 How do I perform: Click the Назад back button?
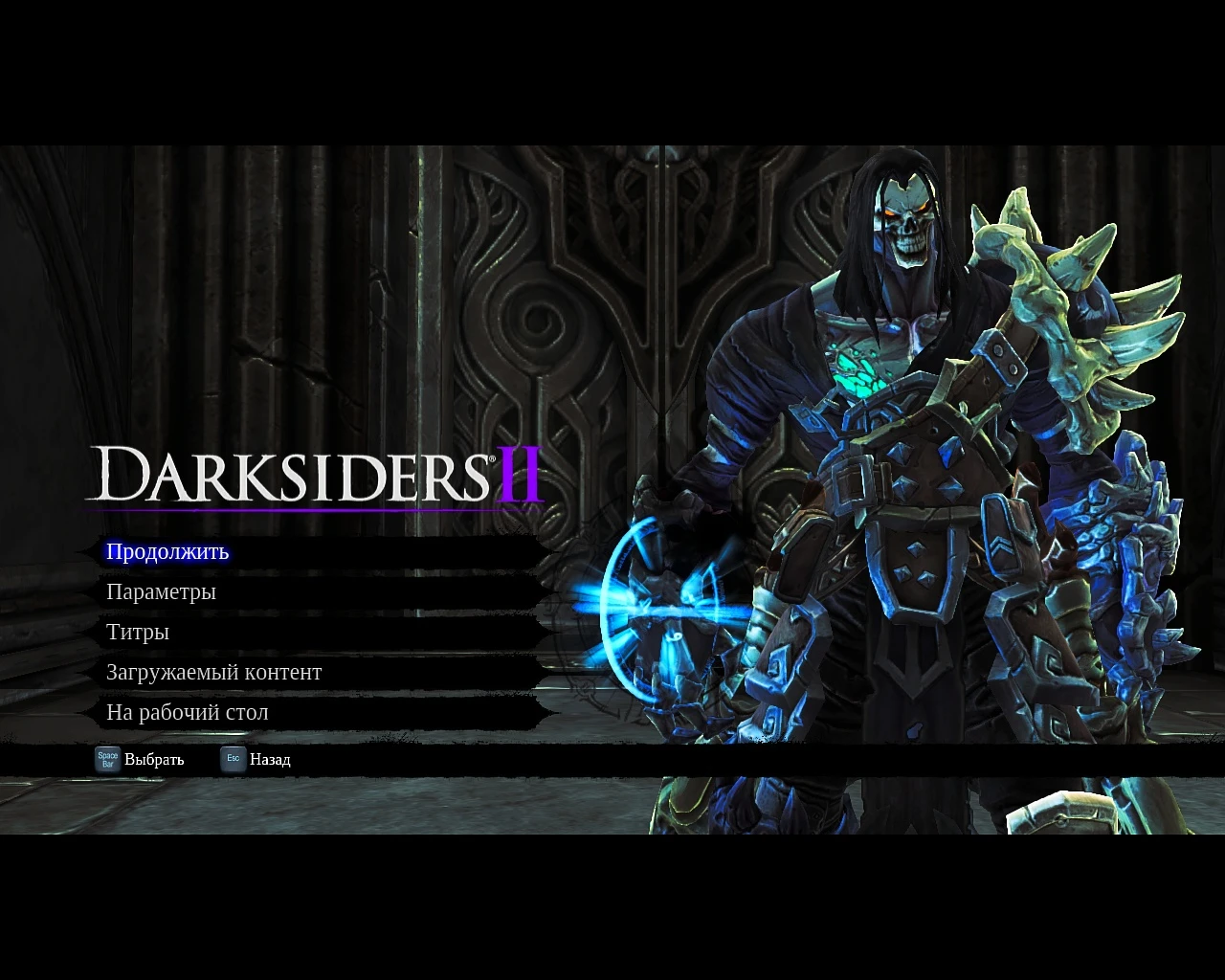pos(270,759)
